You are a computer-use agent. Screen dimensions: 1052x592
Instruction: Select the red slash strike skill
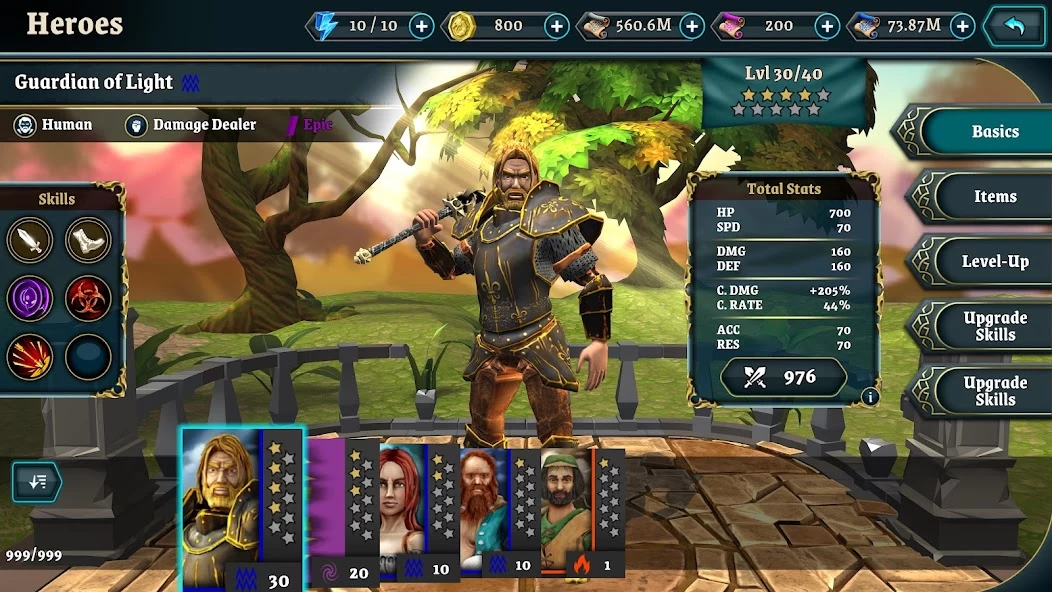coord(29,356)
